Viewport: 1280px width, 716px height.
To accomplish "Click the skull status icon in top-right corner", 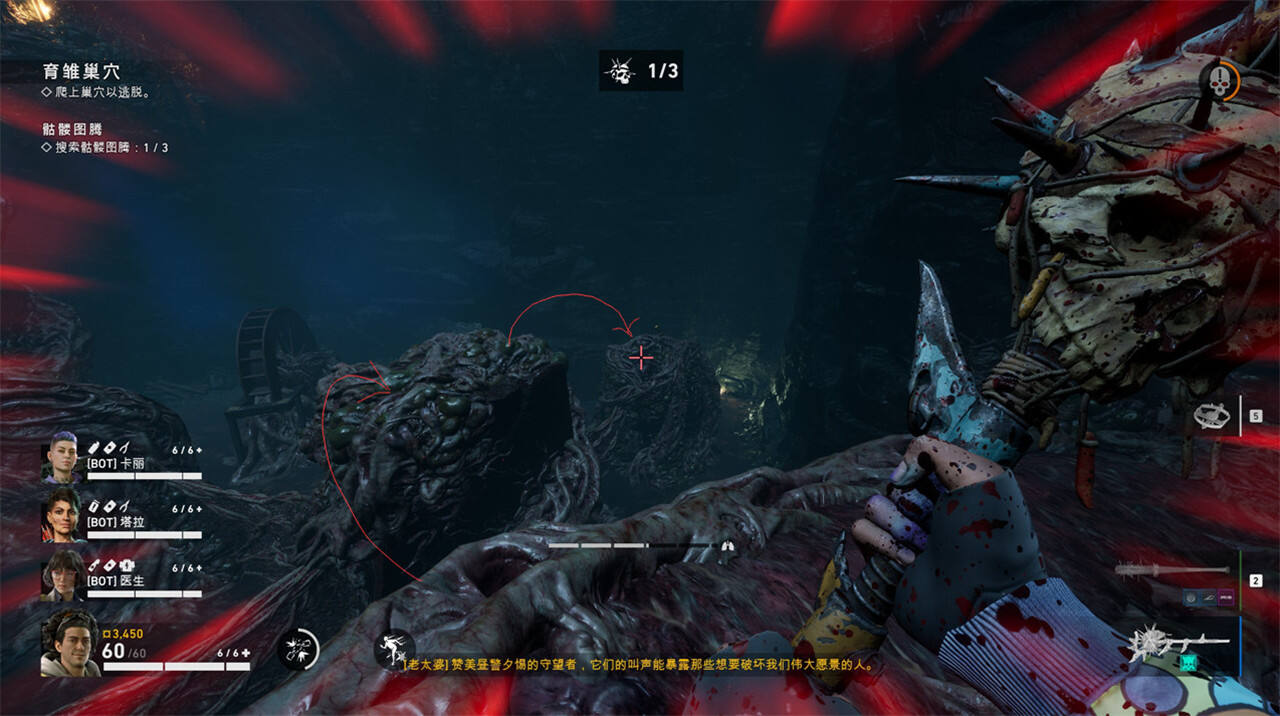I will pos(1218,82).
